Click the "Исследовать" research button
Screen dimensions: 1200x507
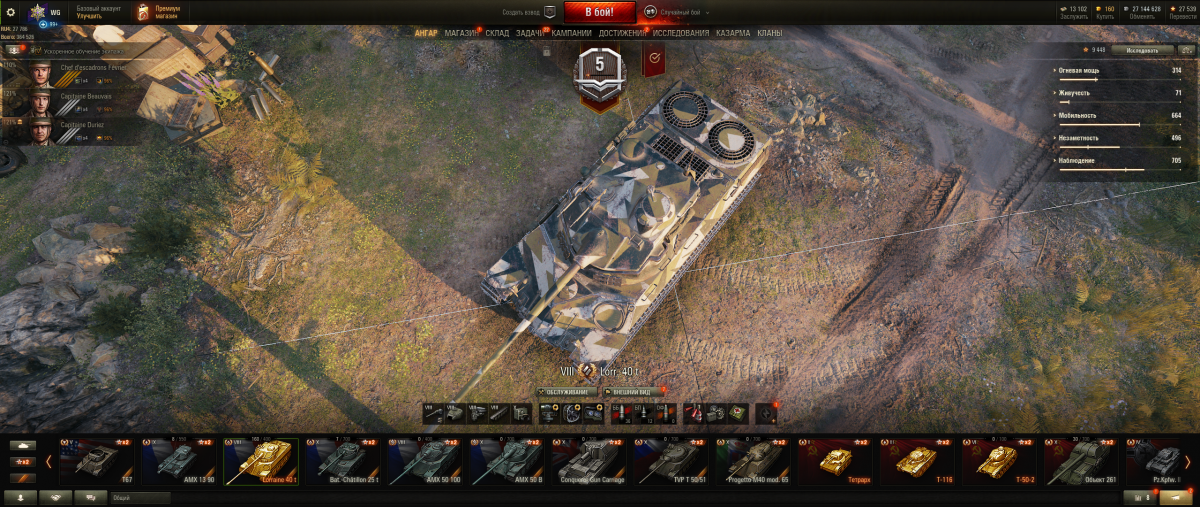pyautogui.click(x=1142, y=49)
